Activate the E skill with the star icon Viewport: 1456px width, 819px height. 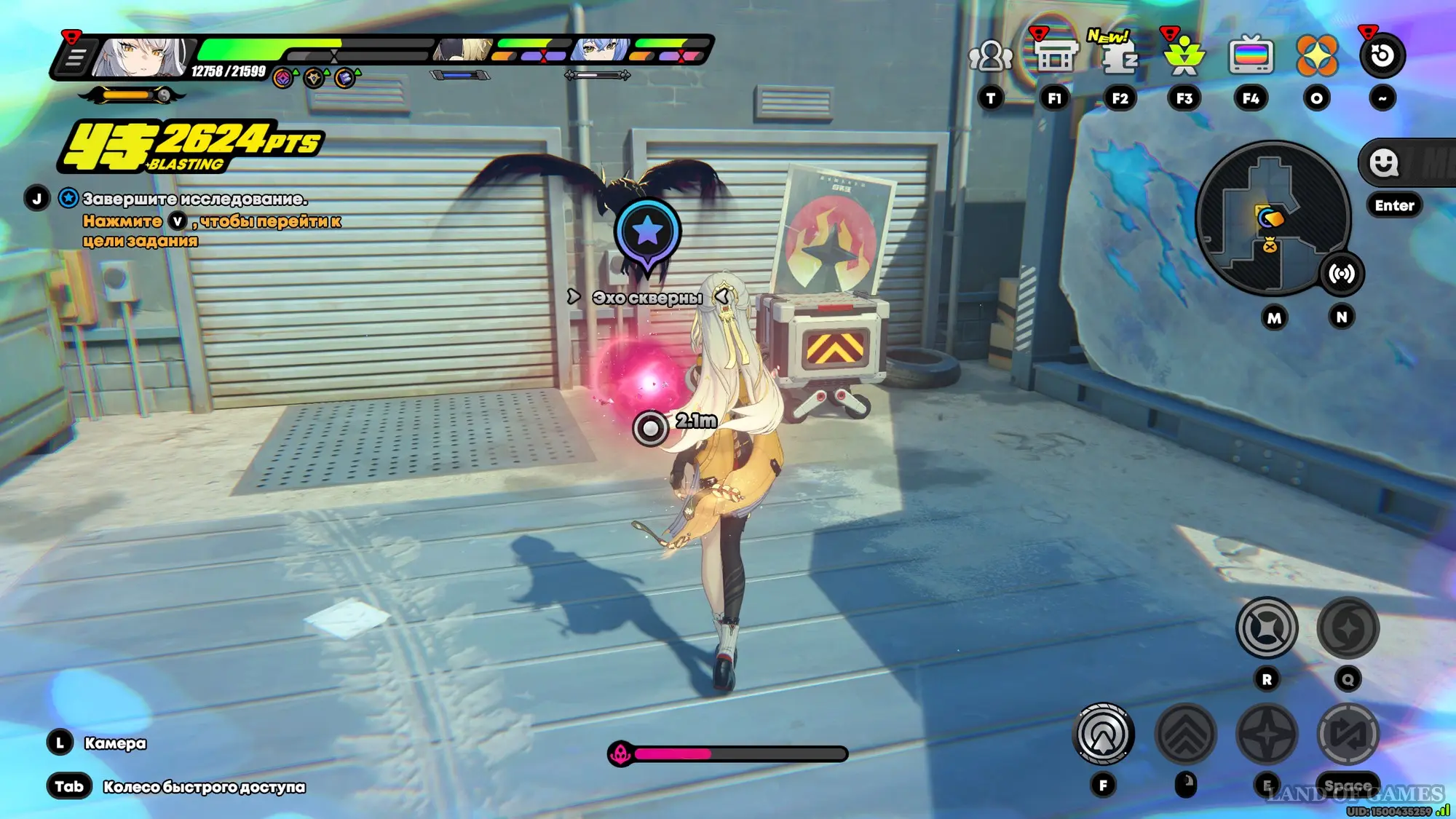pyautogui.click(x=1267, y=735)
